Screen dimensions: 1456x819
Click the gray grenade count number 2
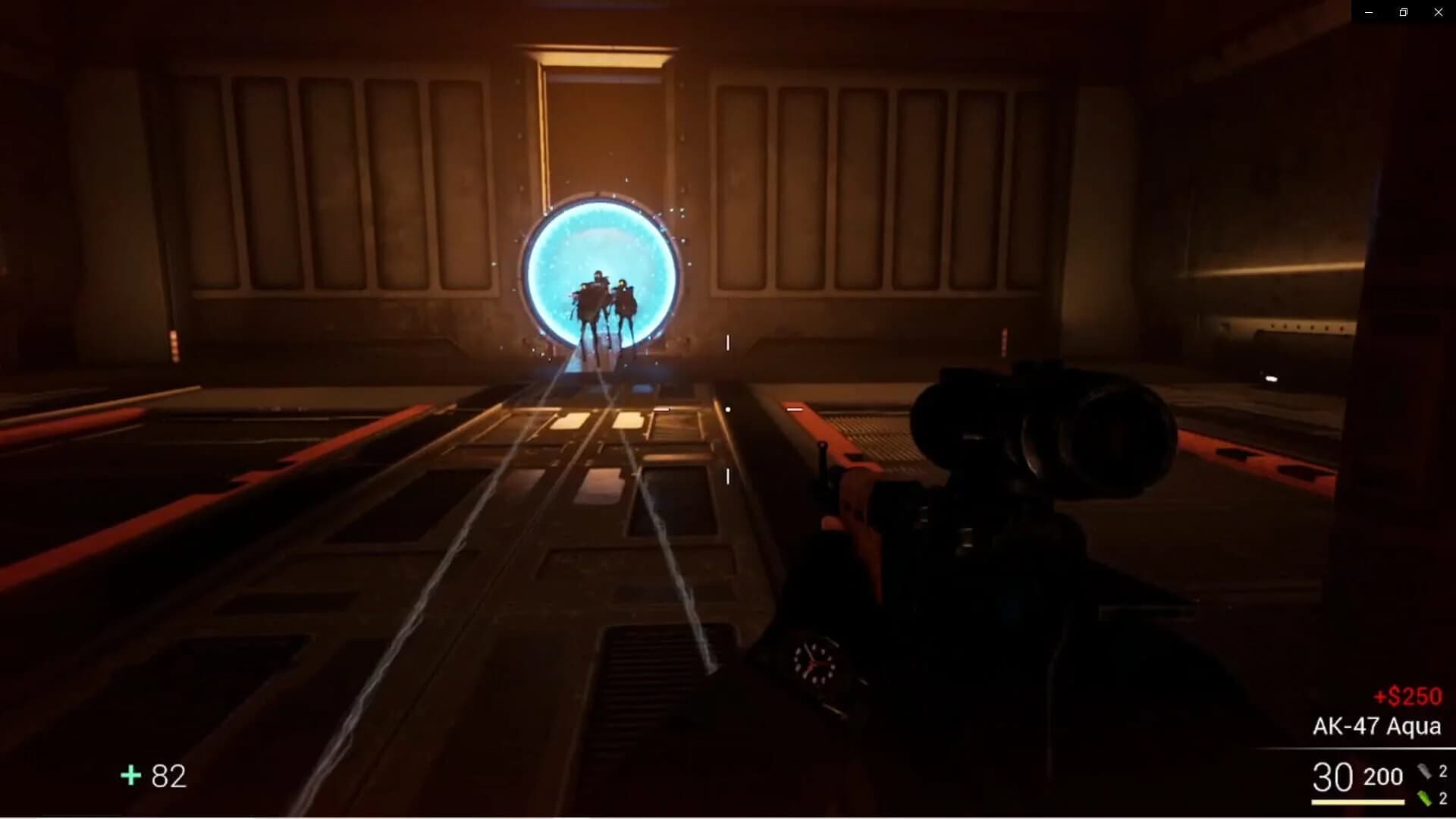tap(1445, 771)
